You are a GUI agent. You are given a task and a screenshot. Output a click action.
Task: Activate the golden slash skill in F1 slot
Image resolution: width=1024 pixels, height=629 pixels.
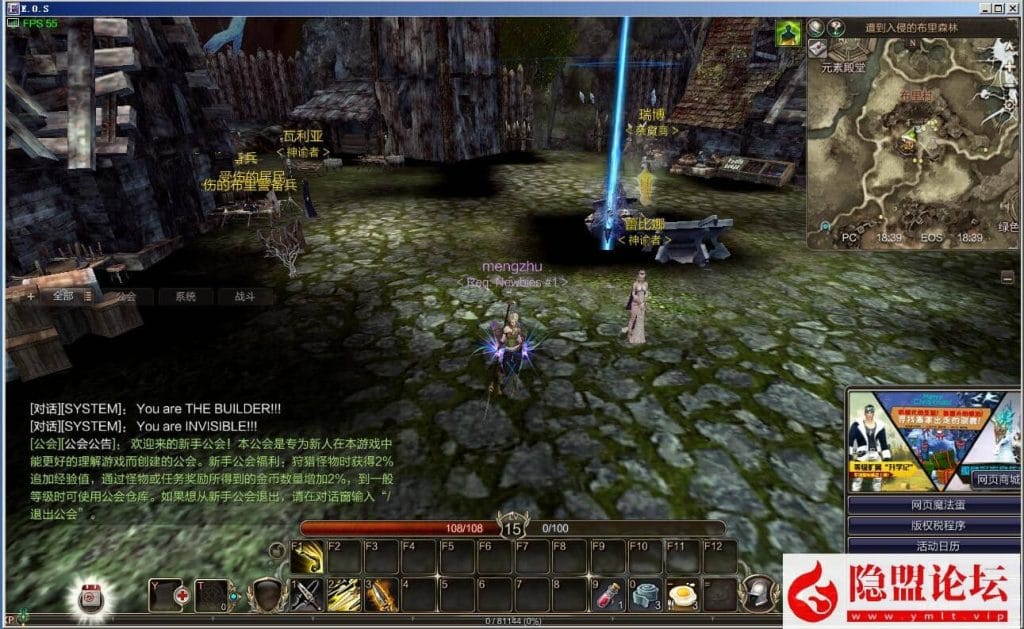[x=307, y=557]
